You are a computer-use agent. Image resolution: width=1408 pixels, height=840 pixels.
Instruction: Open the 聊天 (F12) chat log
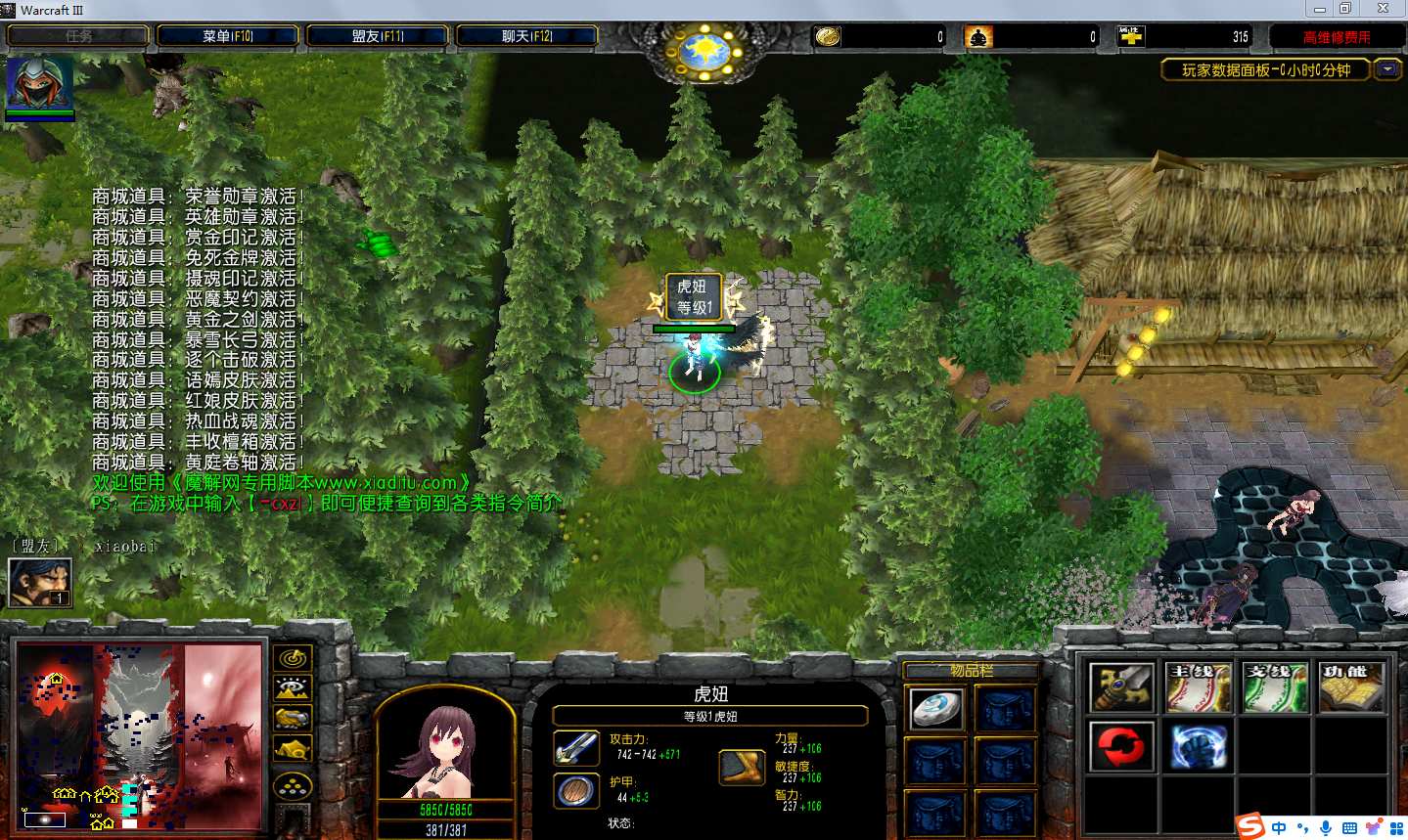click(526, 36)
